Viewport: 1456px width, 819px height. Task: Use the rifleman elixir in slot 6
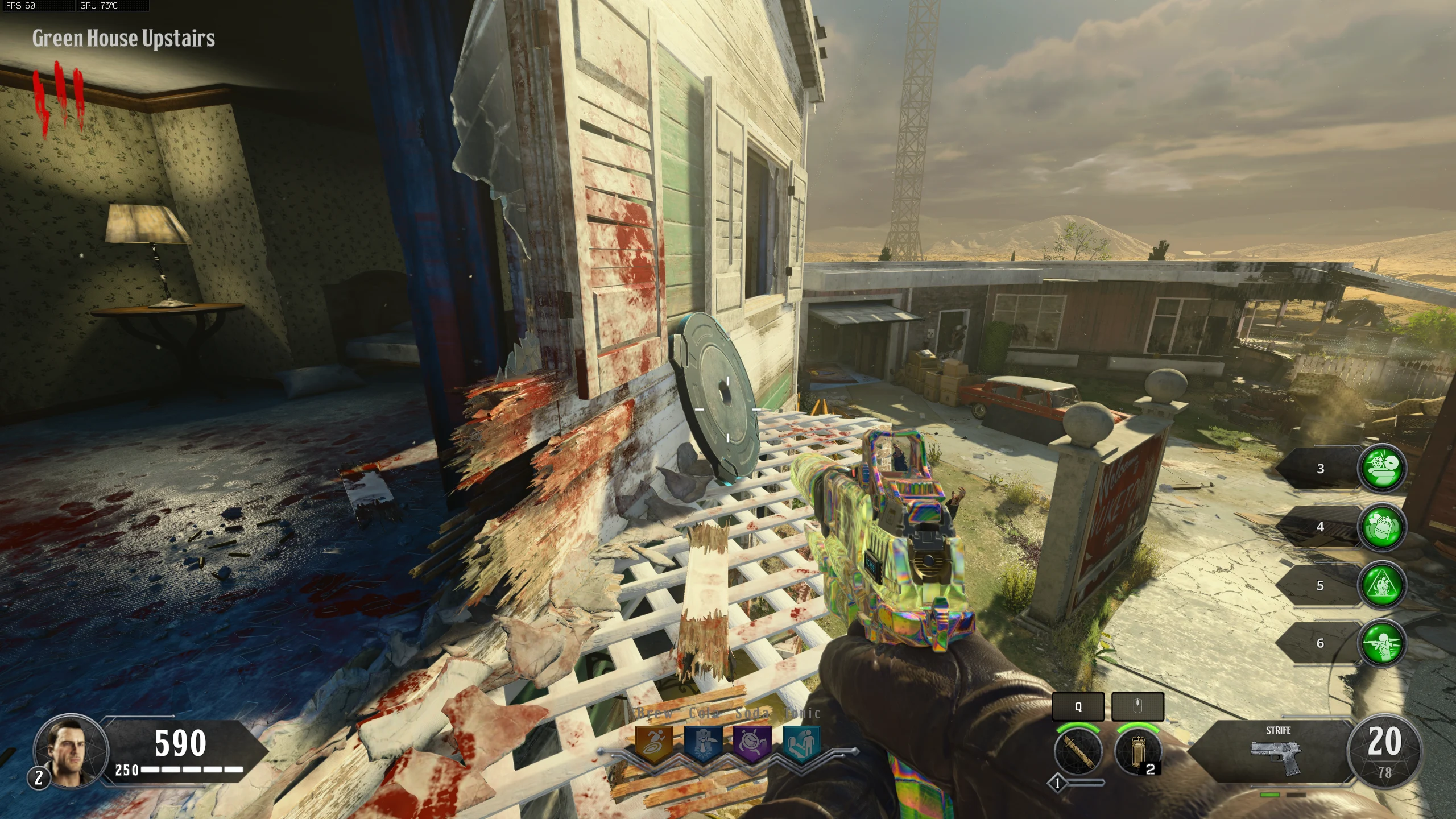tap(1382, 643)
